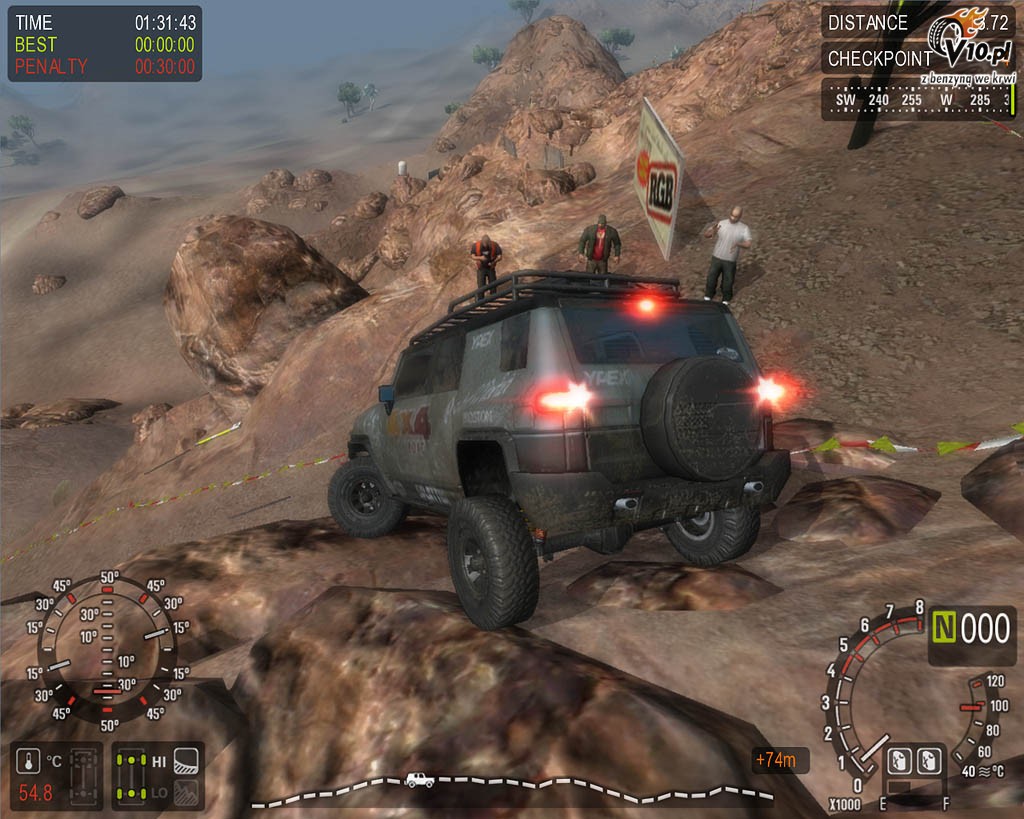Image resolution: width=1024 pixels, height=819 pixels.
Task: Switch to the LO gear range
Action: tap(158, 792)
